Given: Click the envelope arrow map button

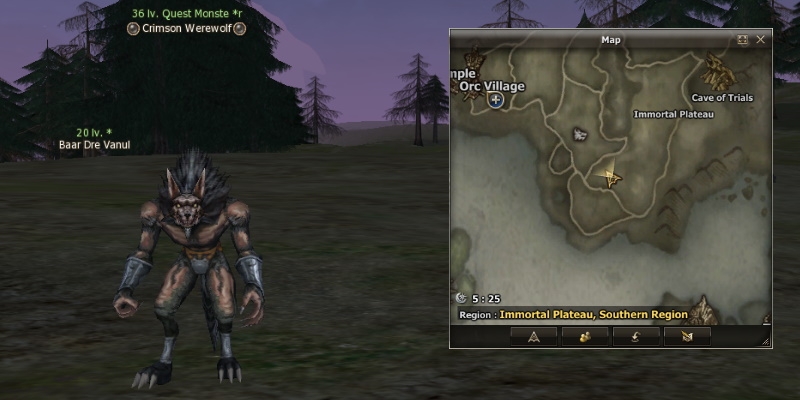Looking at the screenshot, I should [687, 337].
